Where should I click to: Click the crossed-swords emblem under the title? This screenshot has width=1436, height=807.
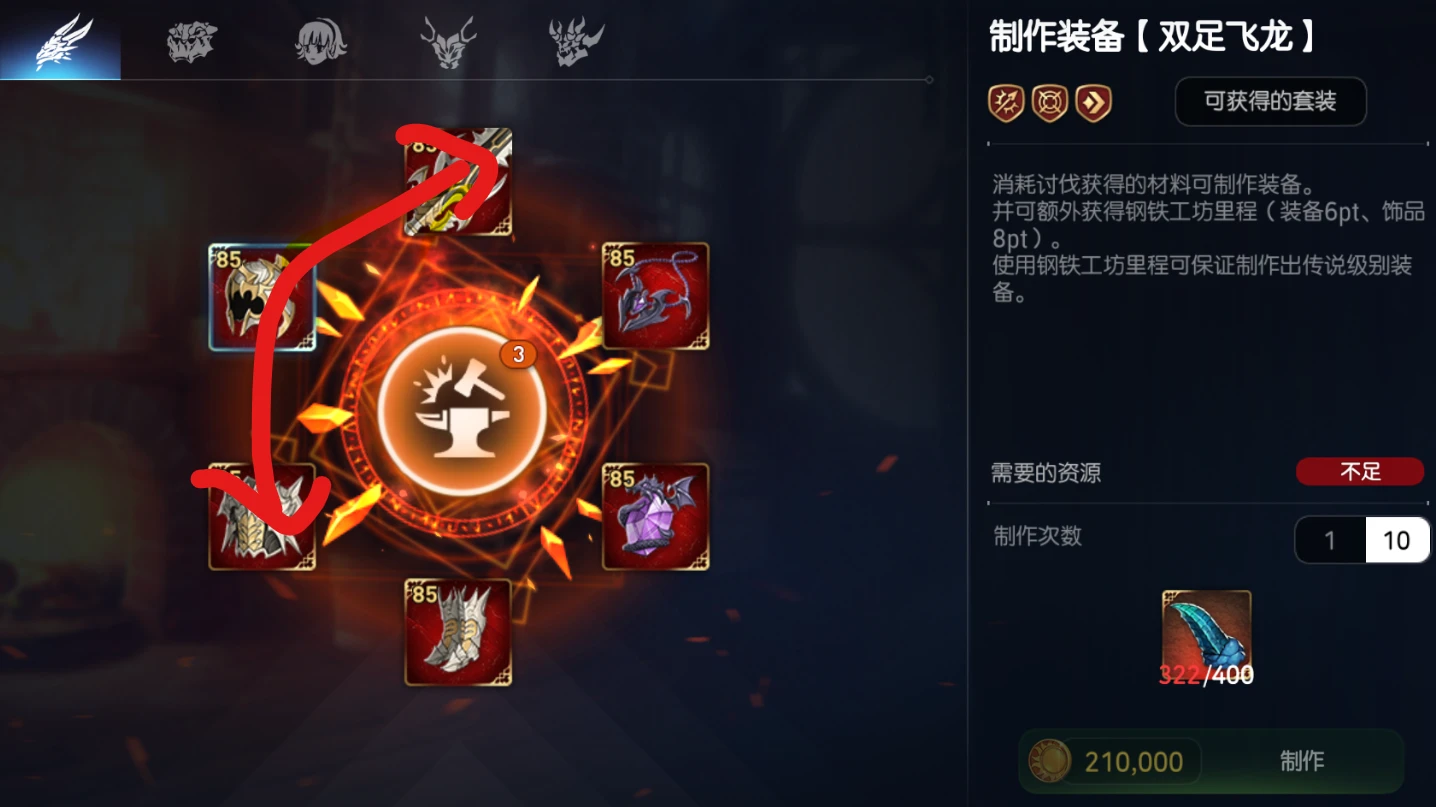point(1005,102)
